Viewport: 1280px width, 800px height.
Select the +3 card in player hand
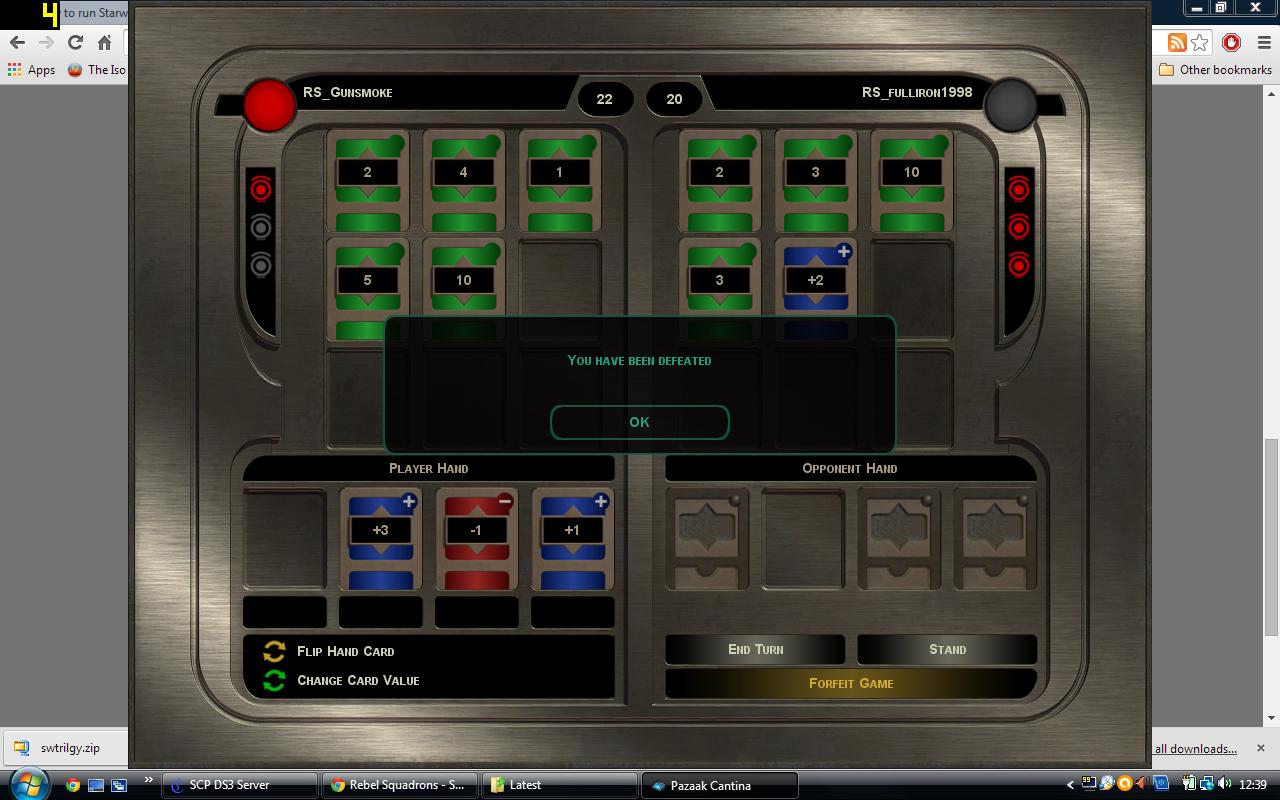pos(380,538)
